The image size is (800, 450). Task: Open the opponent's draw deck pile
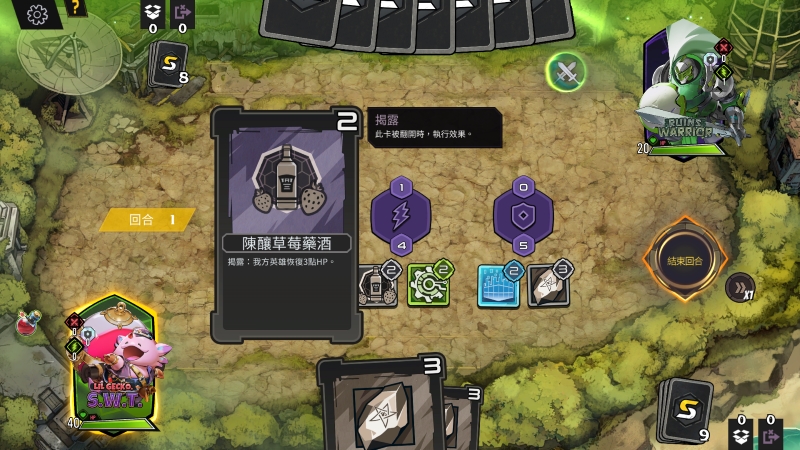(168, 68)
